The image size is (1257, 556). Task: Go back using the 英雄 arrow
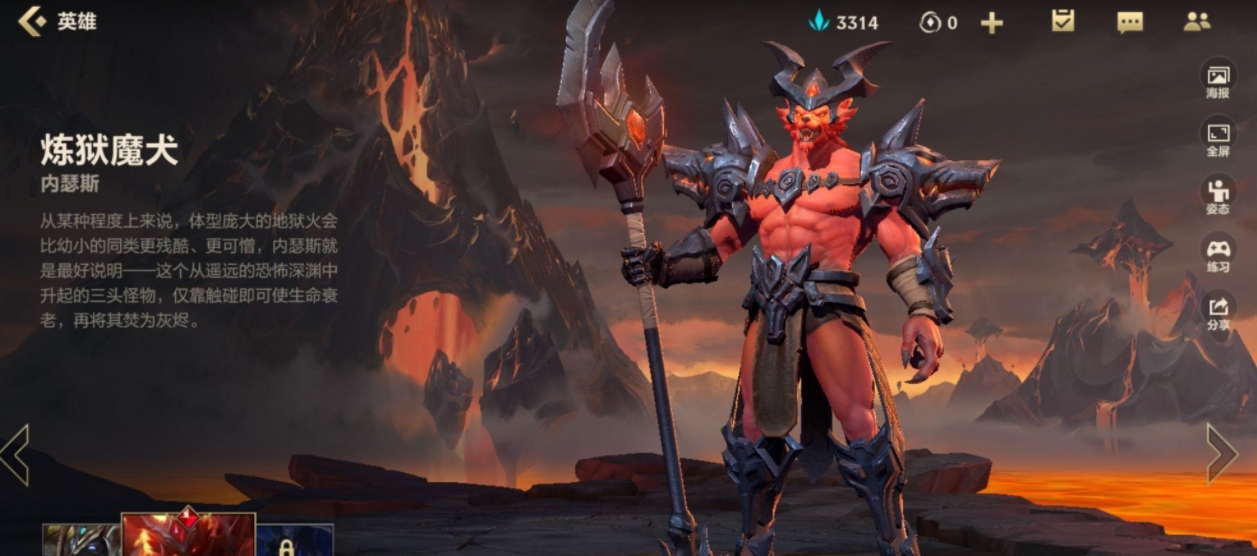[x=33, y=21]
